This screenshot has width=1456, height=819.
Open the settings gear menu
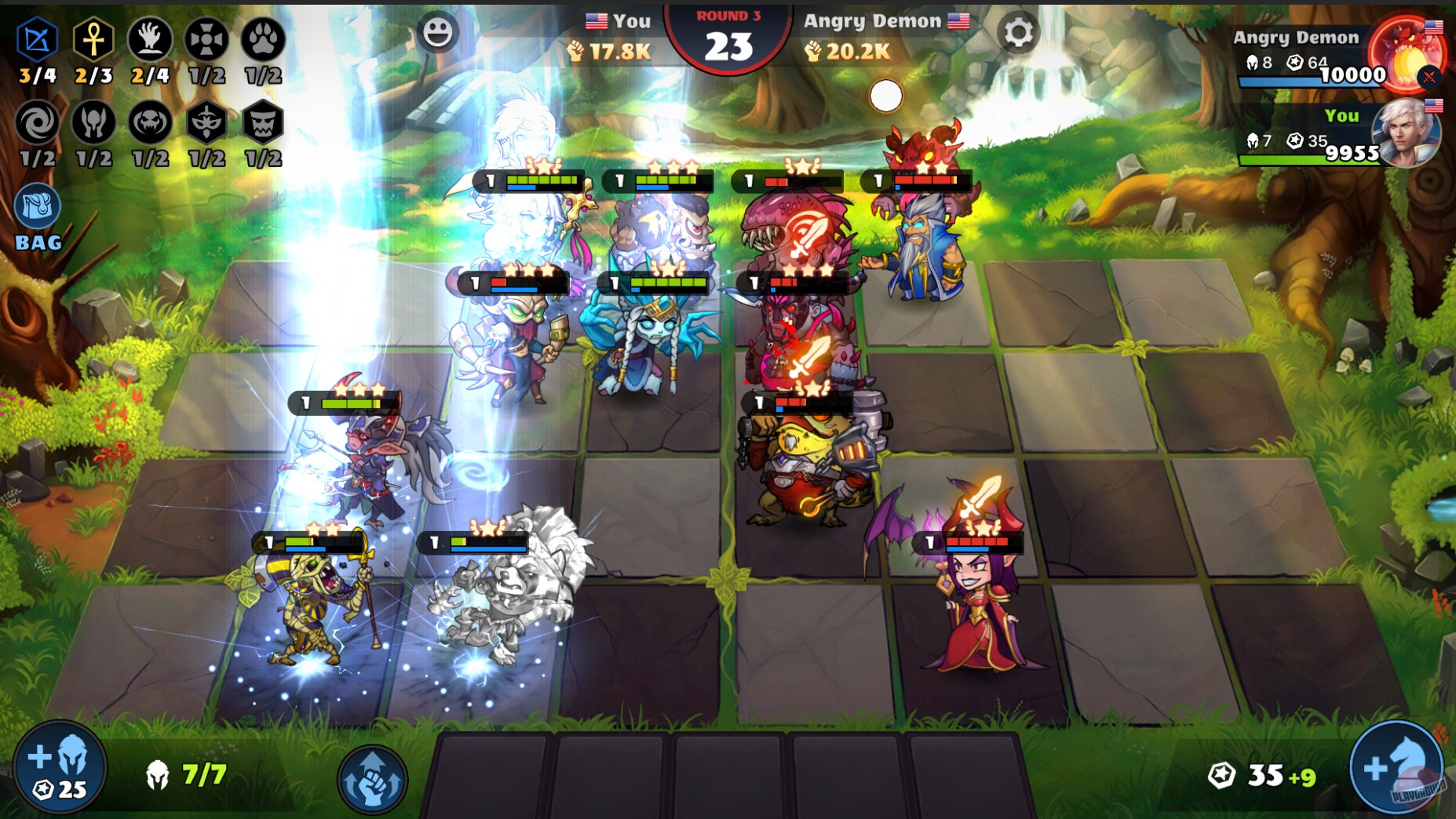[1018, 33]
